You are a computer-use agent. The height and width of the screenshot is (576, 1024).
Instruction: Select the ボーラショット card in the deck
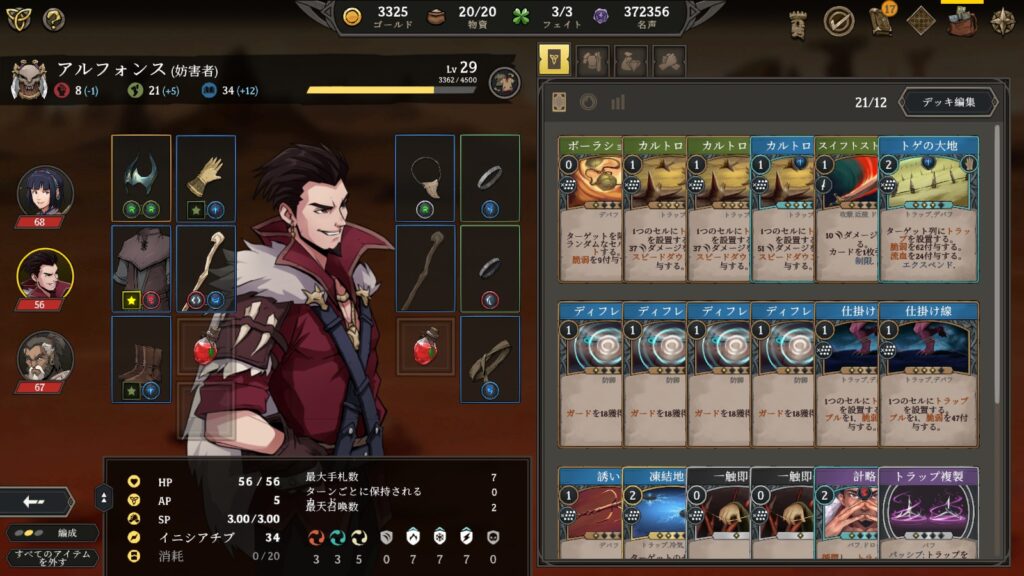(590, 208)
